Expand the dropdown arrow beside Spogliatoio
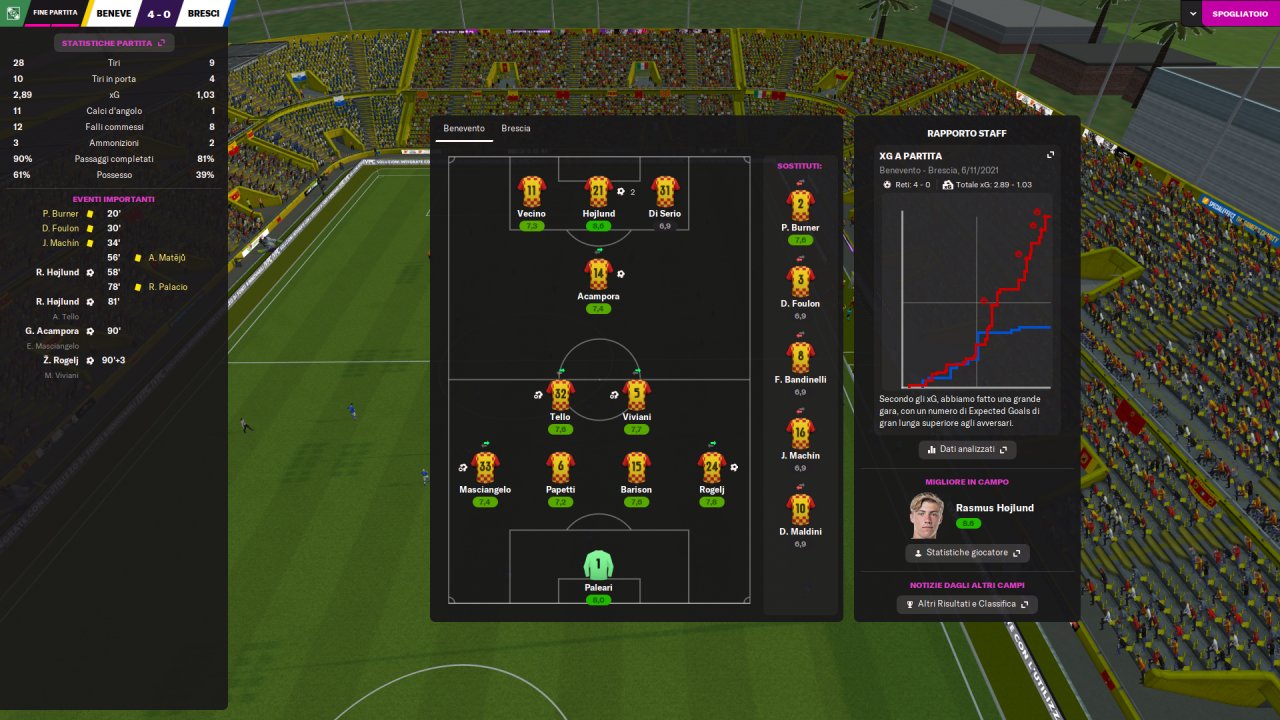The height and width of the screenshot is (720, 1280). tap(1192, 14)
